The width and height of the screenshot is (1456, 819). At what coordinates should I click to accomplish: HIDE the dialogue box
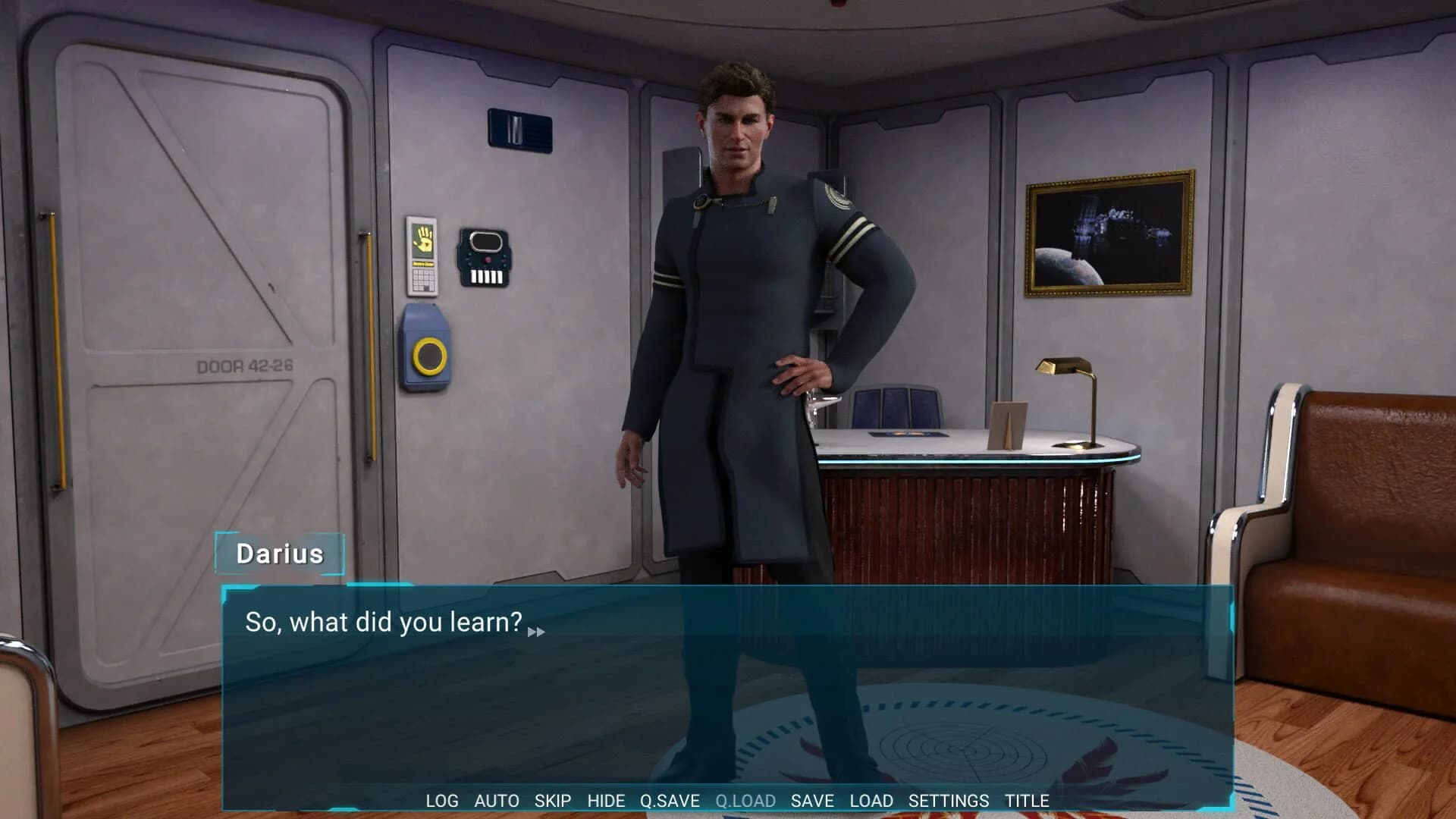[606, 801]
